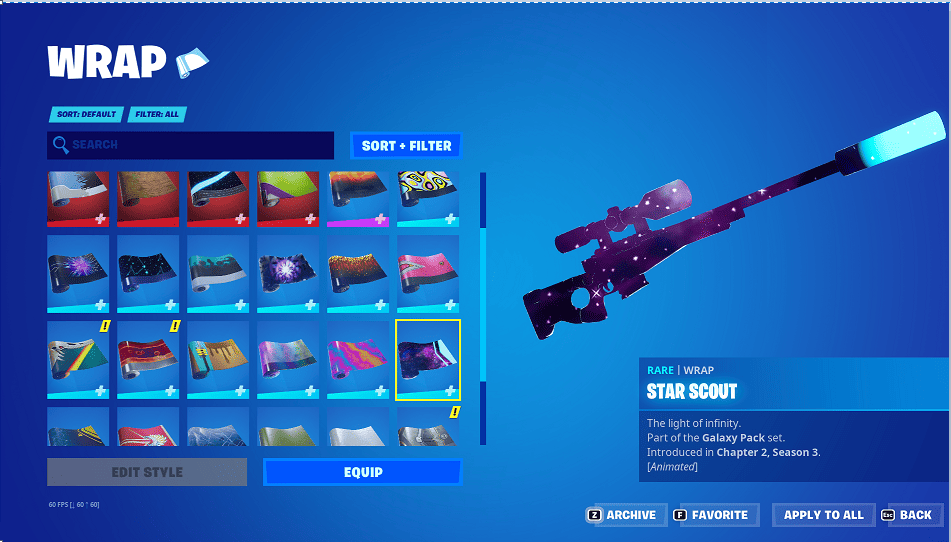This screenshot has width=951, height=542.
Task: Click the Edit Style button
Action: click(x=147, y=472)
